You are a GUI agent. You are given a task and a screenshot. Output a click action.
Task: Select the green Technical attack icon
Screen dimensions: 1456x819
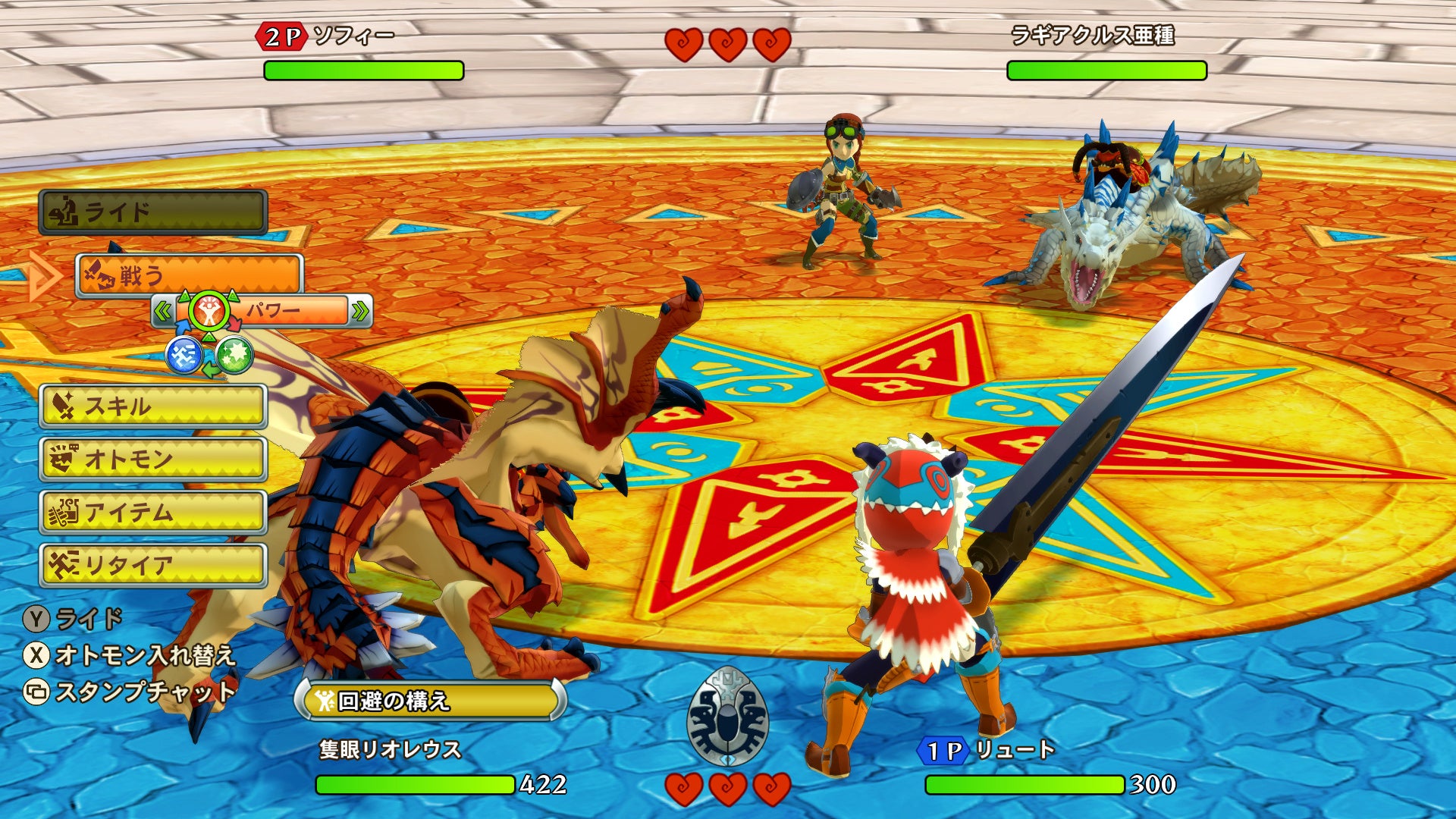point(234,354)
